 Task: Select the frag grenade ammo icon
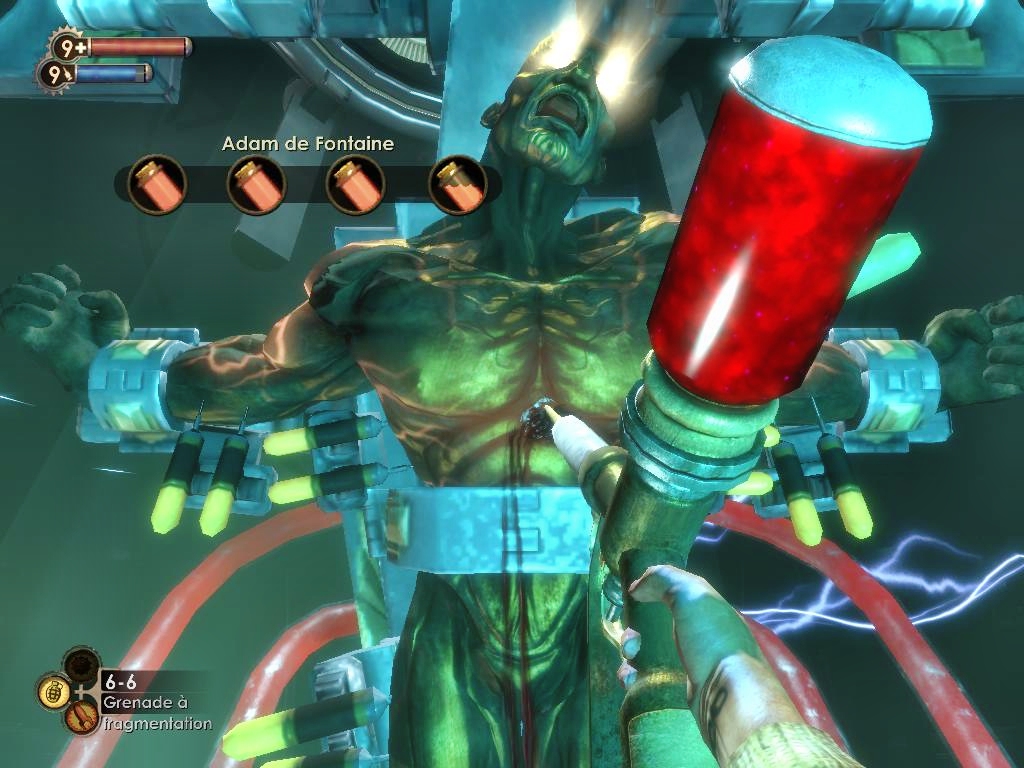[x=52, y=691]
